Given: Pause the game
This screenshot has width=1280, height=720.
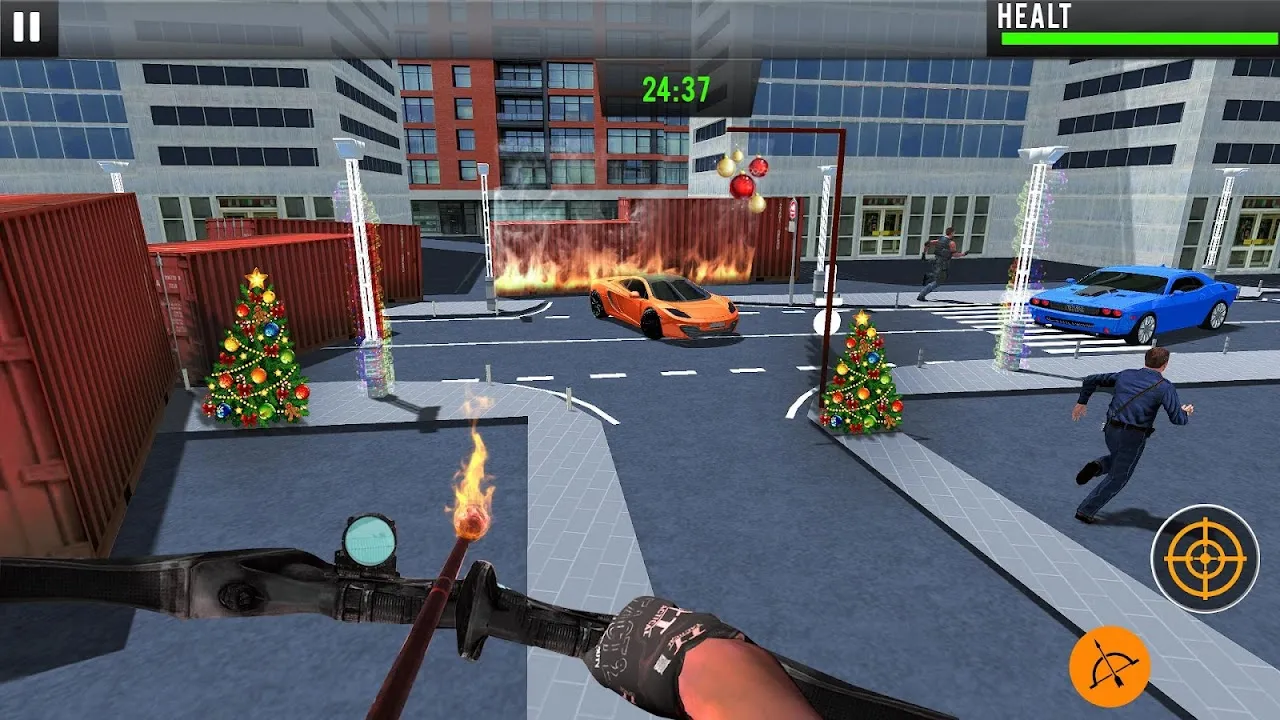Looking at the screenshot, I should [27, 27].
